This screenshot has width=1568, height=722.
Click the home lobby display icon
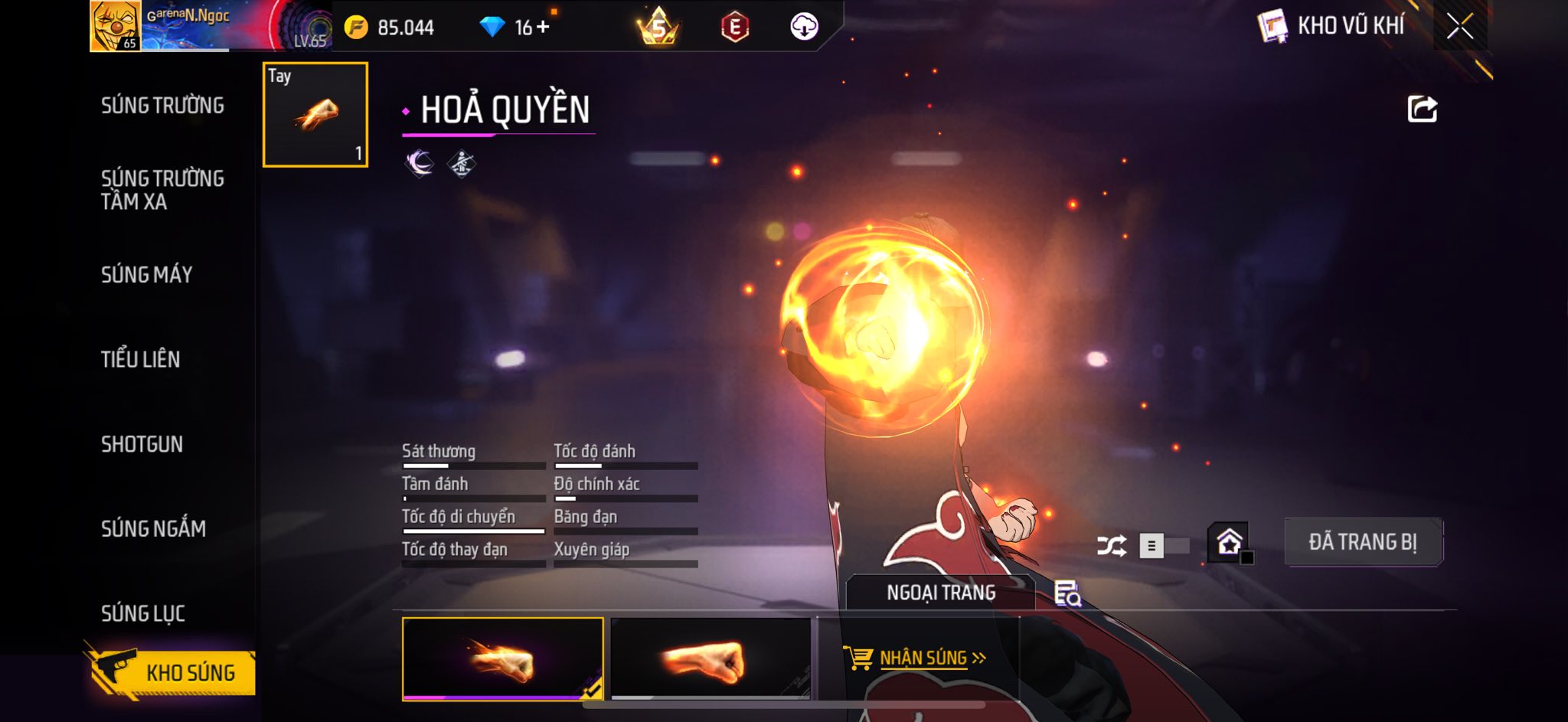pos(1229,543)
